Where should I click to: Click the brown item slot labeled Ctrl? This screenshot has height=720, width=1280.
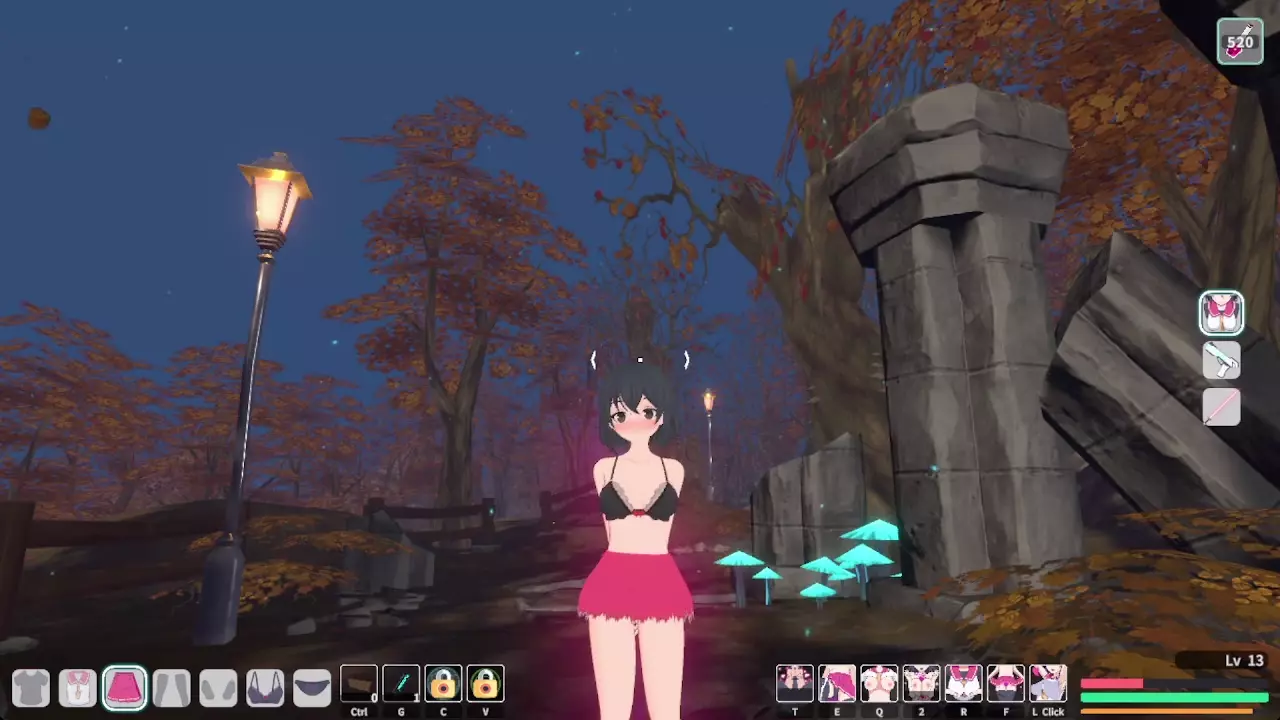(359, 684)
